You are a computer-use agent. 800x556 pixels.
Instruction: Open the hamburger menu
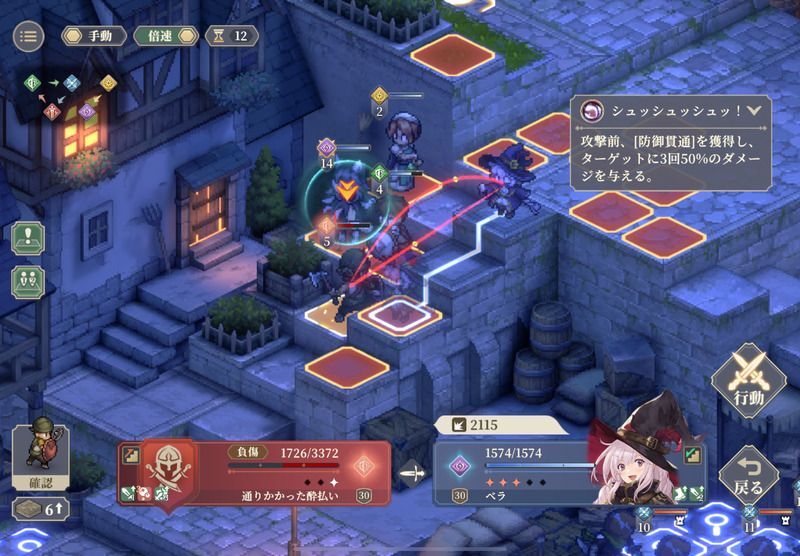(x=28, y=36)
